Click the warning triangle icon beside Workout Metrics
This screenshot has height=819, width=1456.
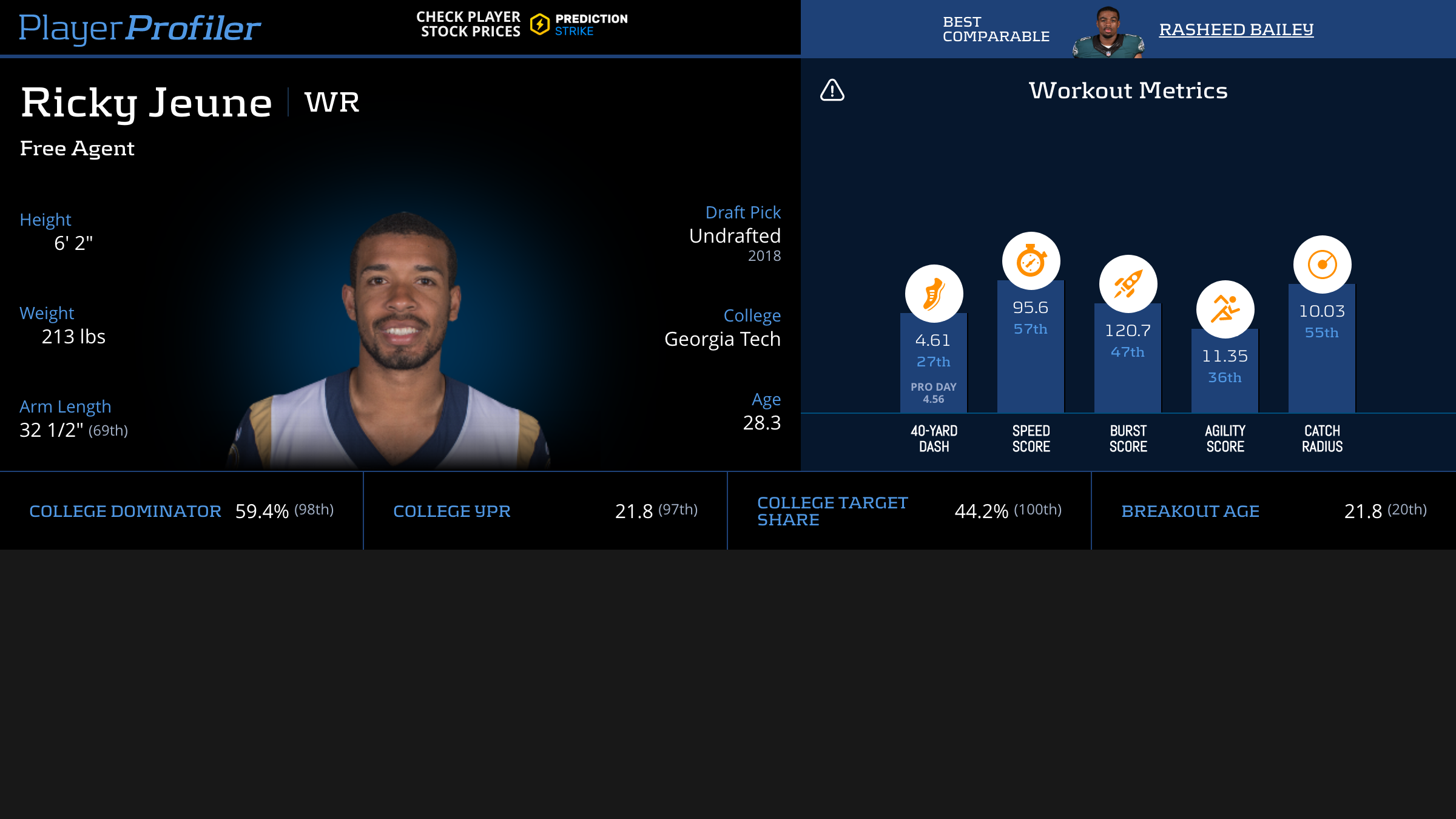tap(832, 90)
